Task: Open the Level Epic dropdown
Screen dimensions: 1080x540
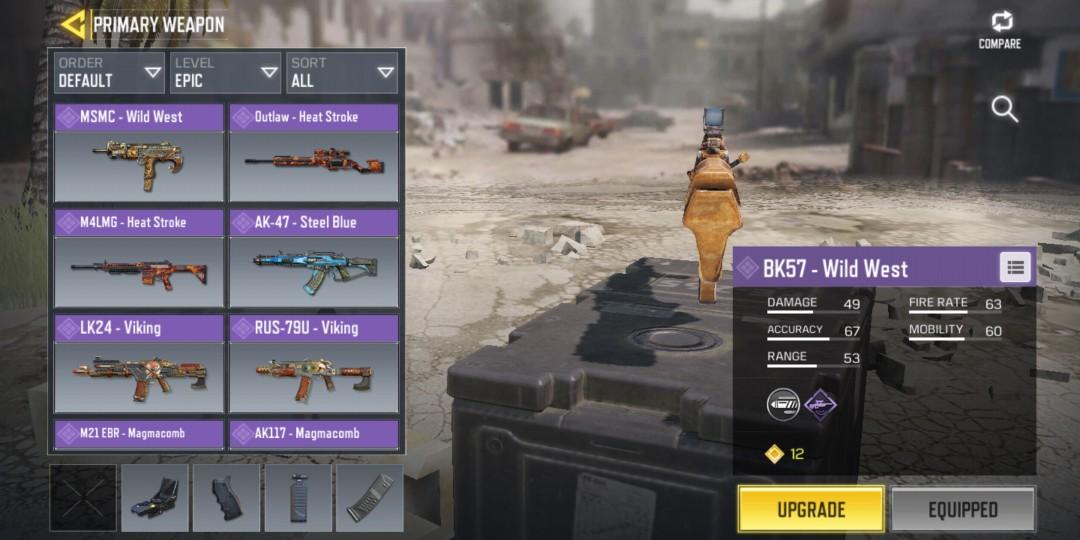Action: point(225,73)
